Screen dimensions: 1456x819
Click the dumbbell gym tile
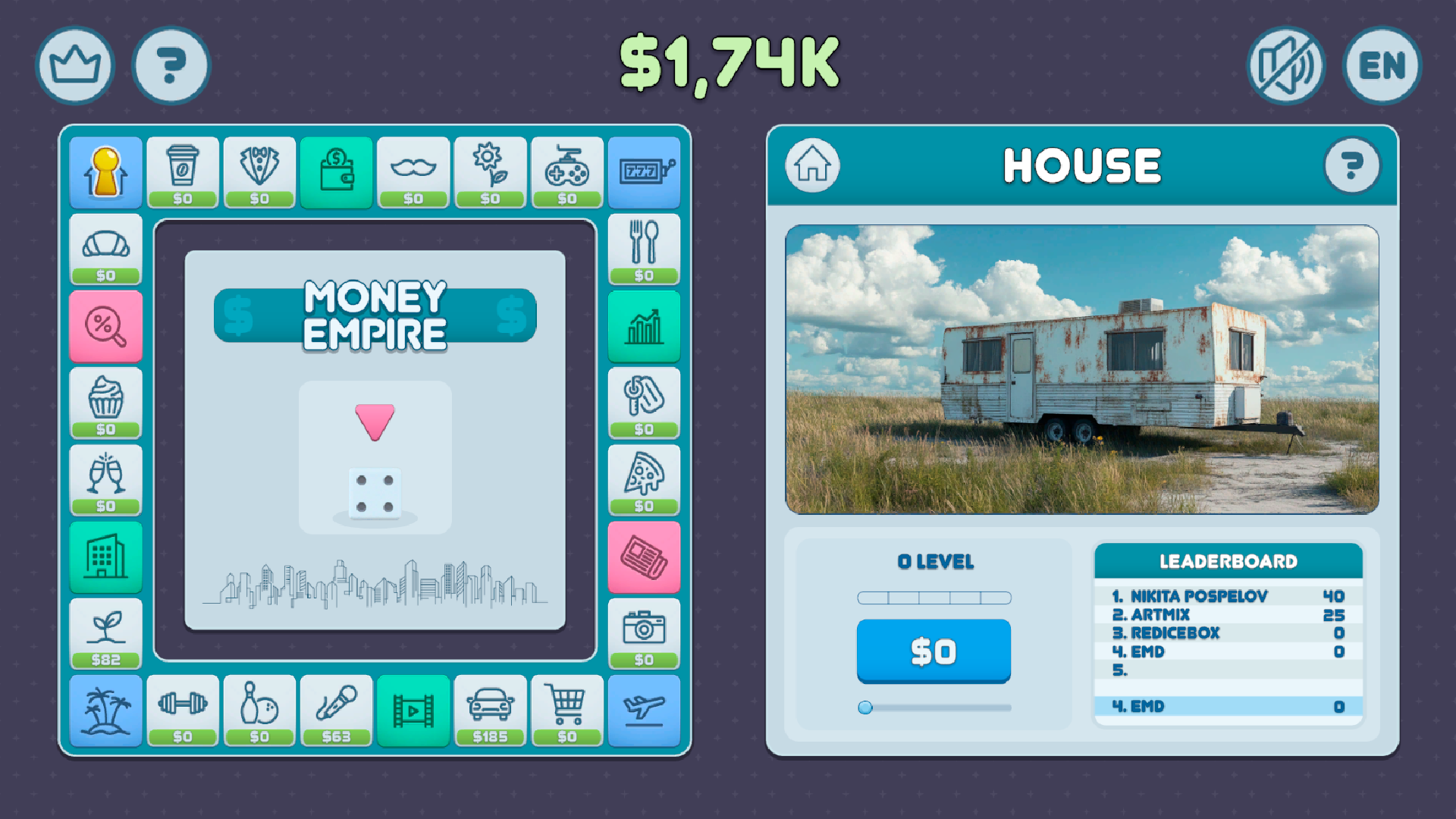pos(184,709)
